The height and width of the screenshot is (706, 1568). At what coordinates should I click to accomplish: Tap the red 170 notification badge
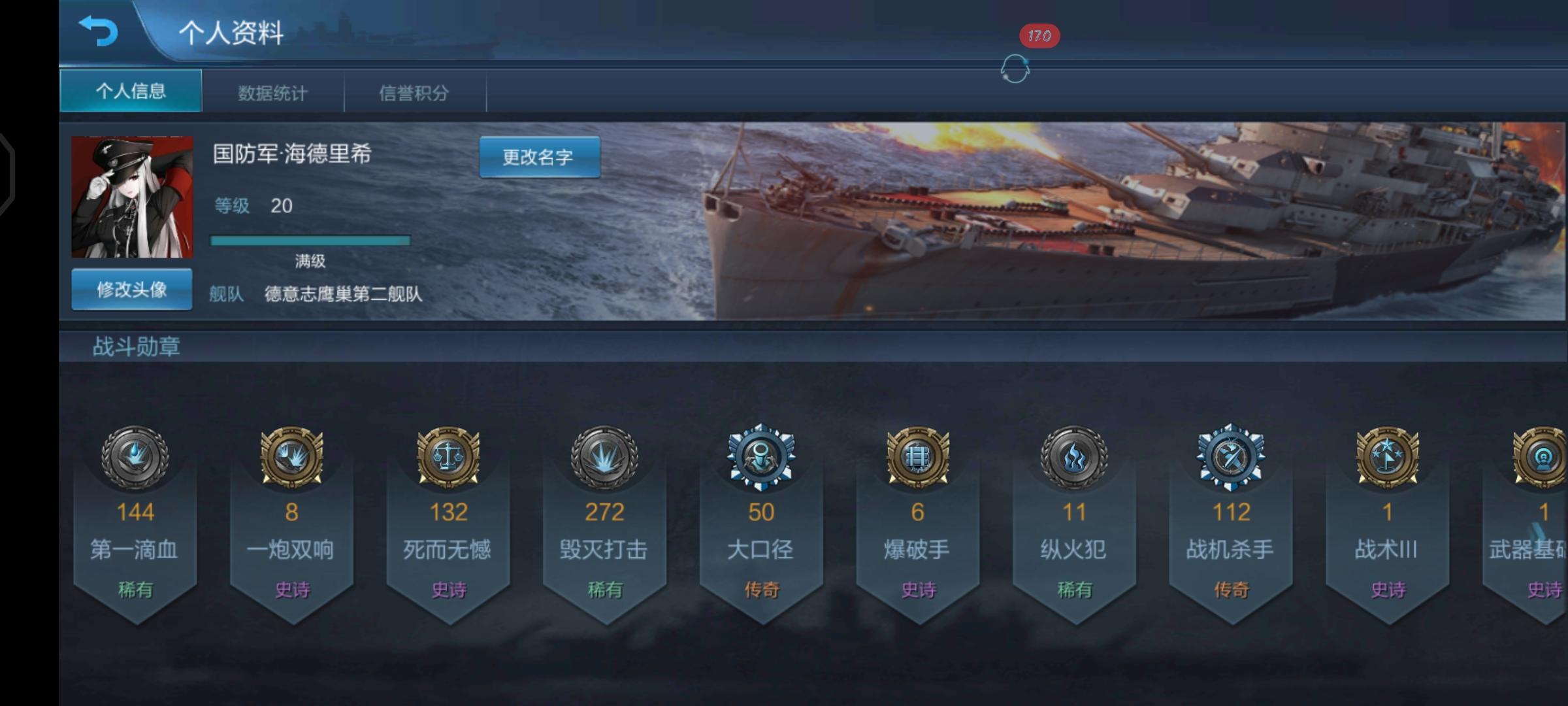[x=1040, y=37]
